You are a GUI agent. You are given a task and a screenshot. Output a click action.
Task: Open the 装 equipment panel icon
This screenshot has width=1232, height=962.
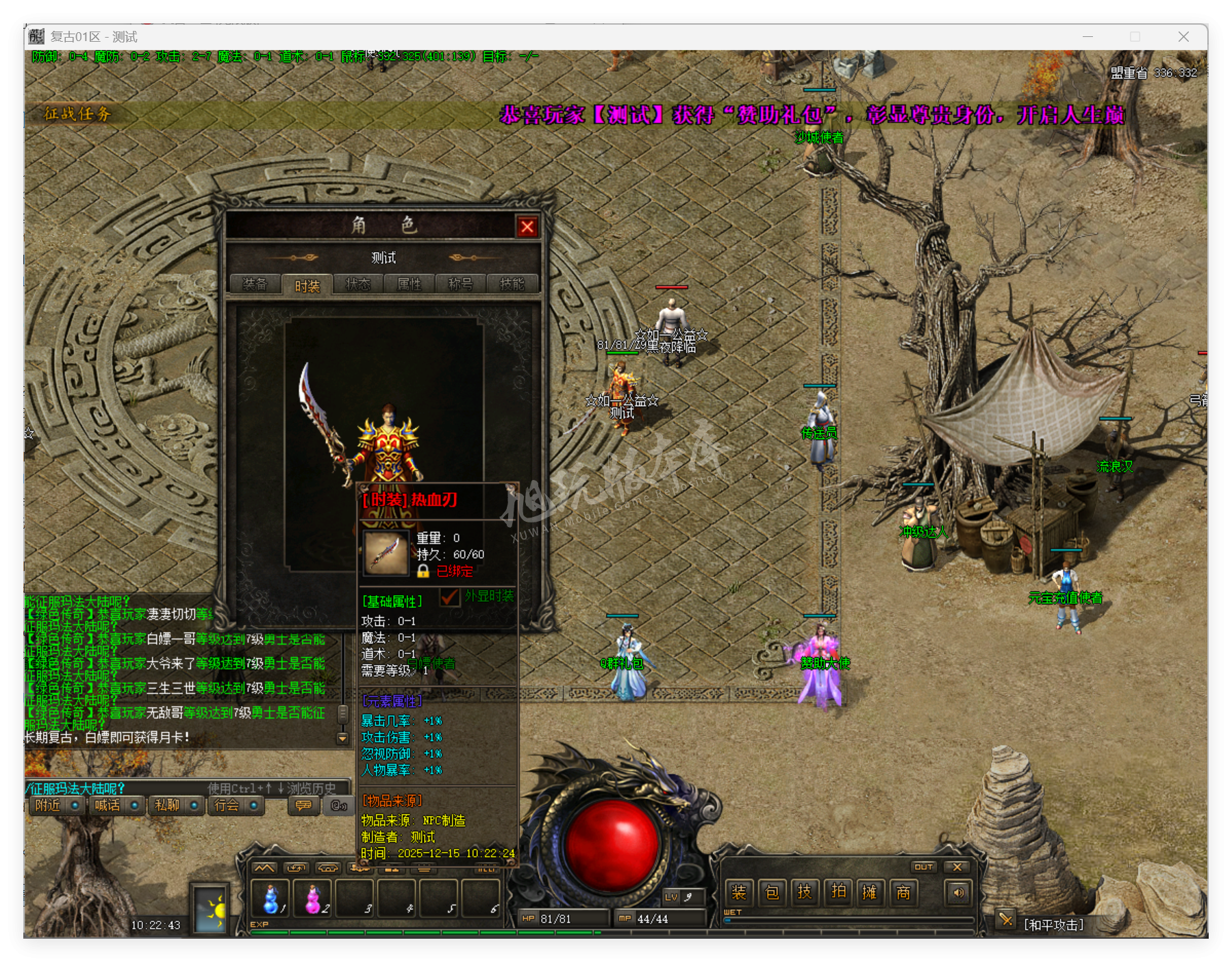coord(742,893)
